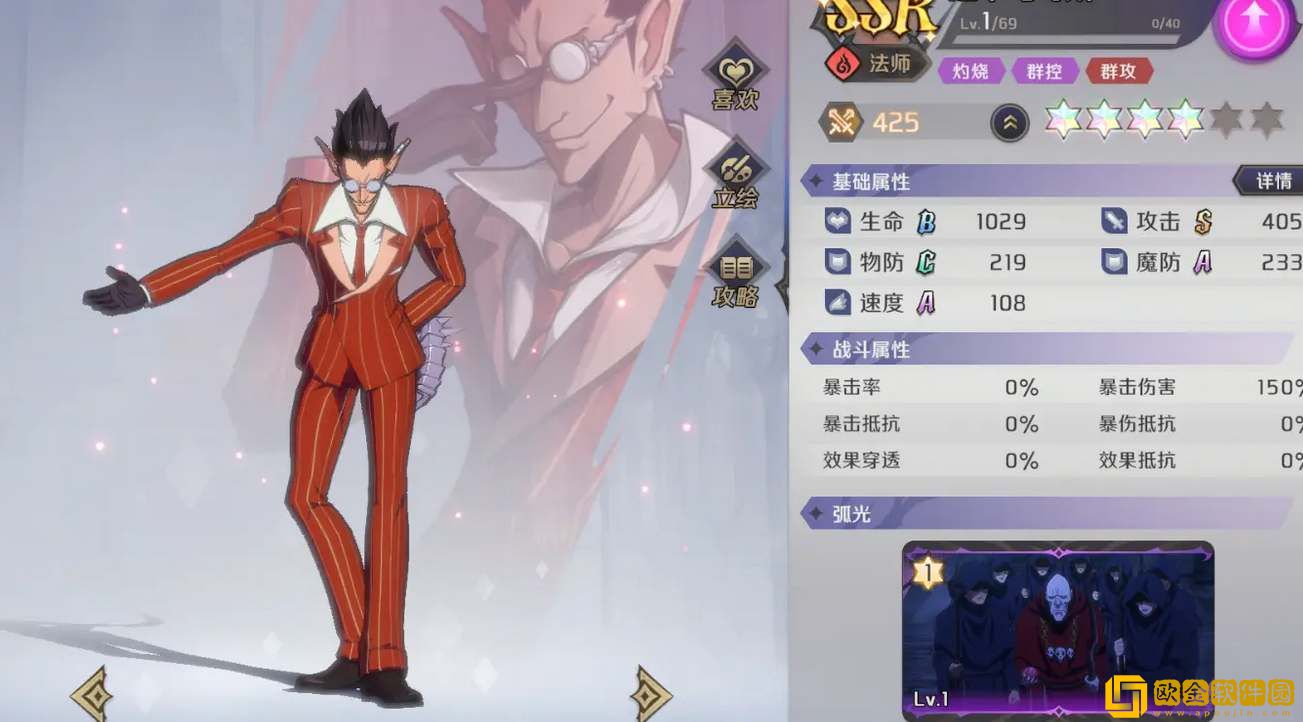This screenshot has width=1303, height=722.
Task: Switch to the 弧光 section
Action: pos(852,513)
